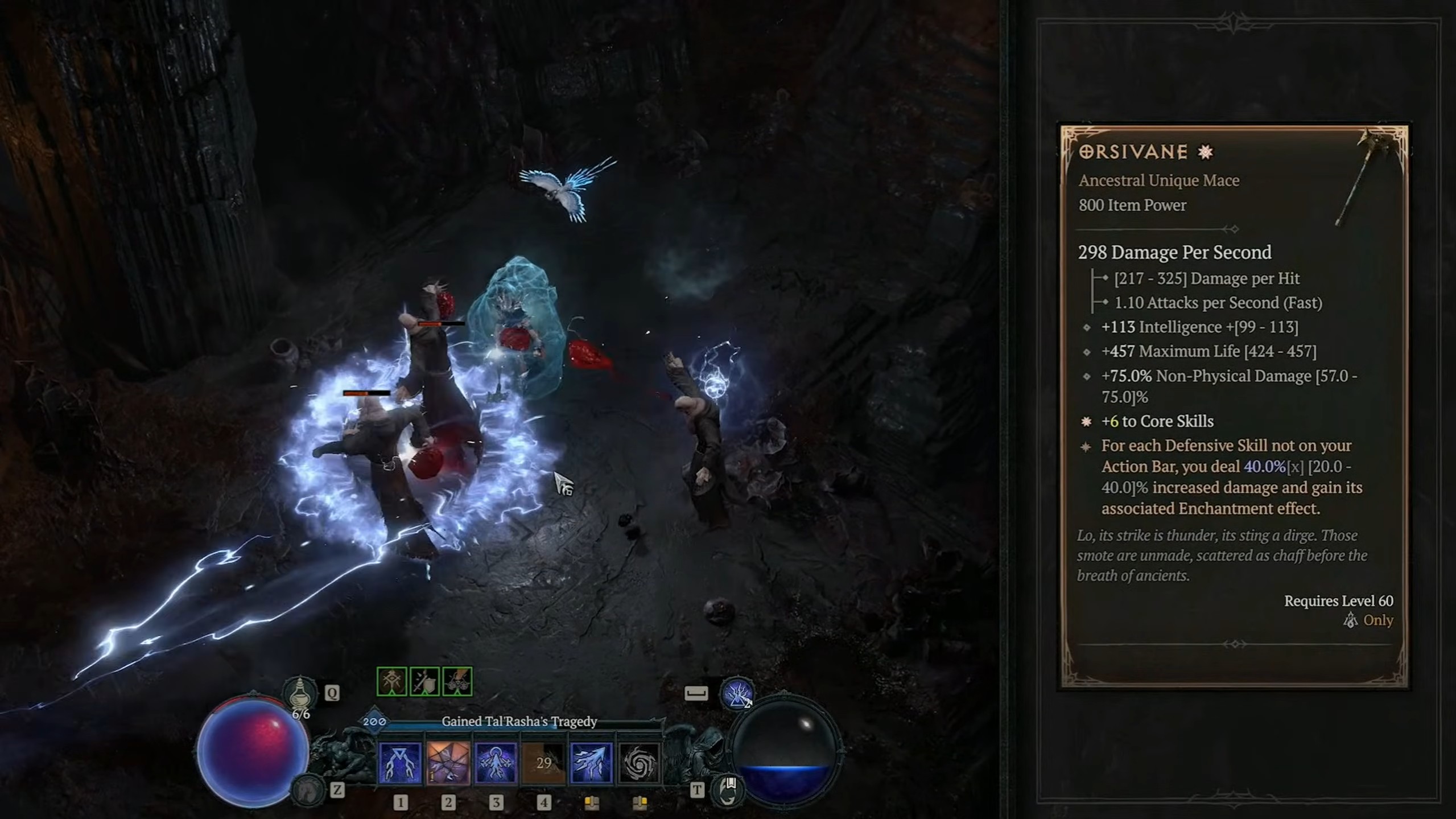Inspect the green eye-rune buff icon
The height and width of the screenshot is (819, 1456).
point(391,681)
